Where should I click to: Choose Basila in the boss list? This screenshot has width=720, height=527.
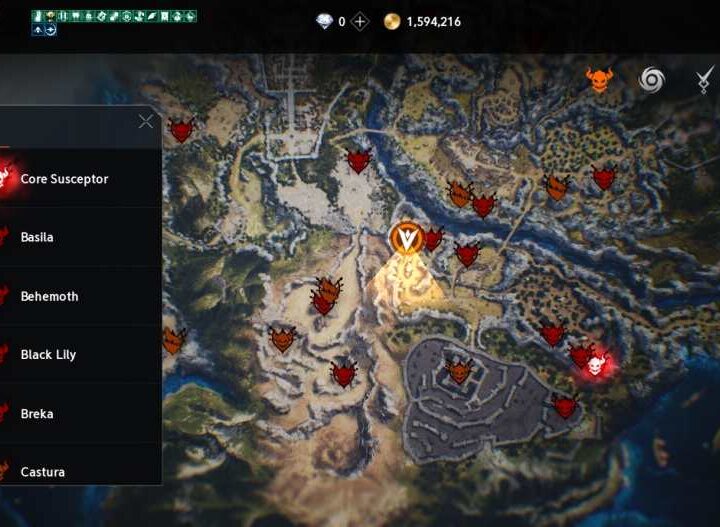37,238
